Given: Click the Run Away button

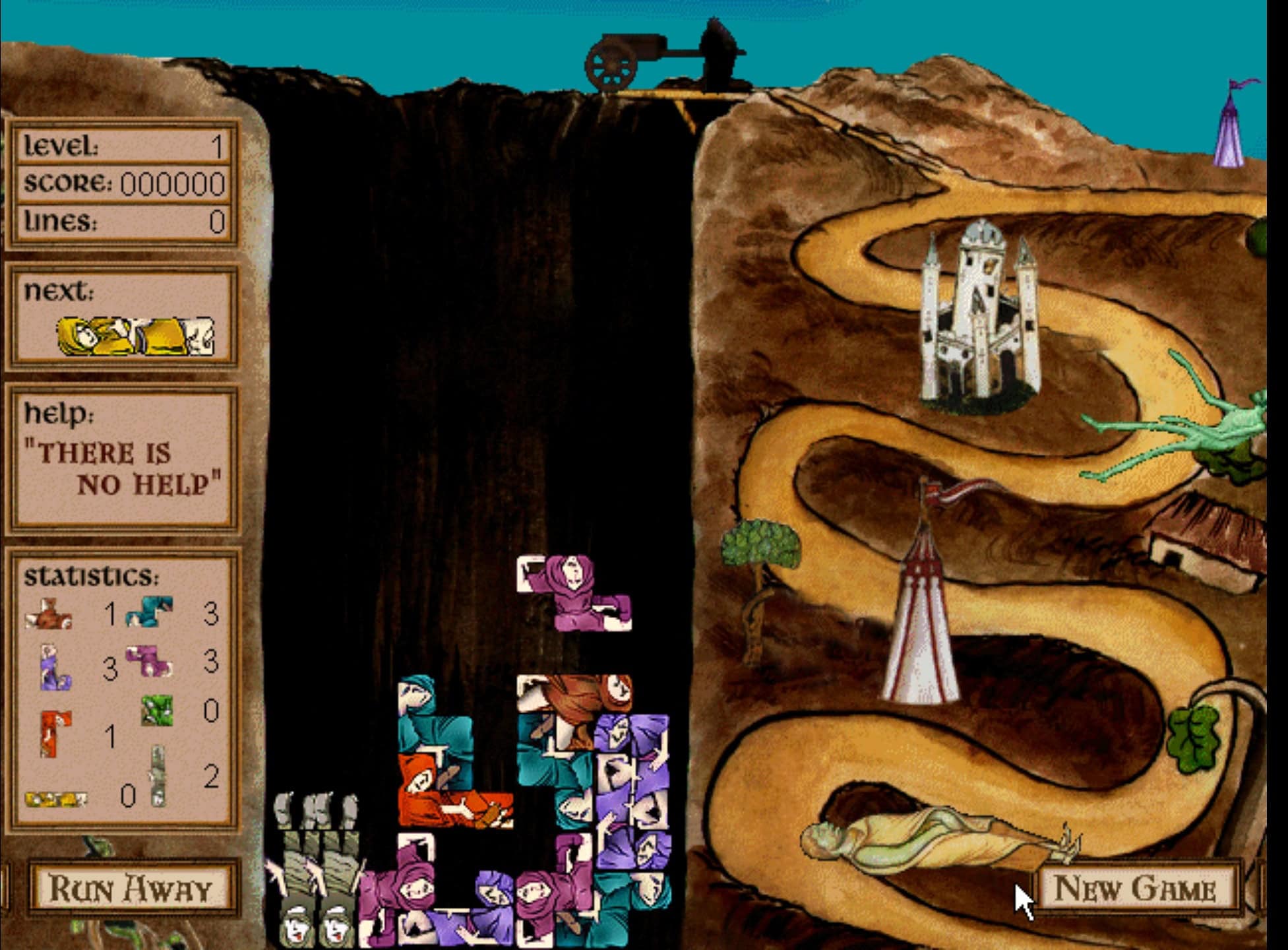Looking at the screenshot, I should (x=131, y=889).
